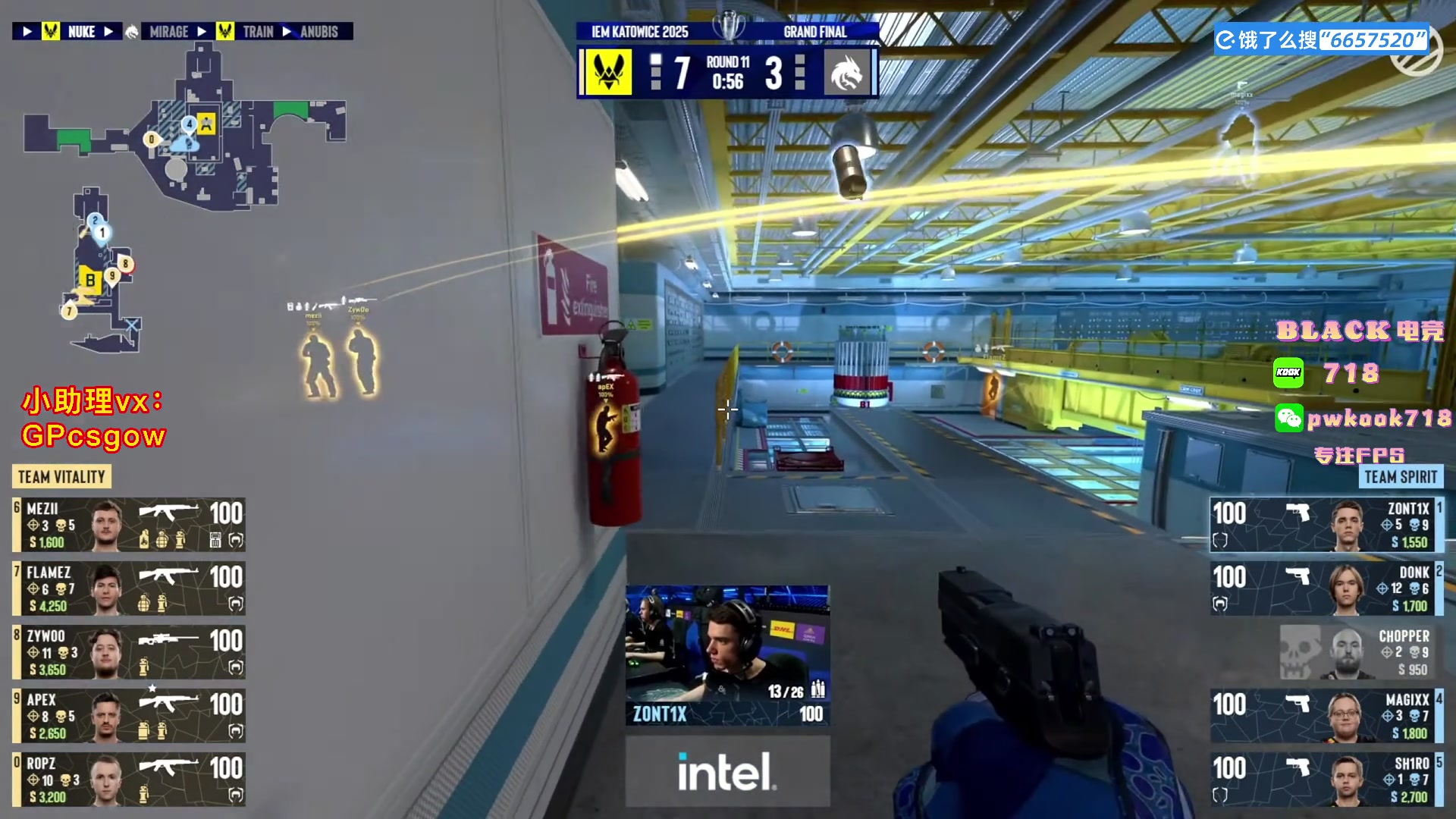Click APEX's player card
Image resolution: width=1456 pixels, height=819 pixels.
point(129,716)
